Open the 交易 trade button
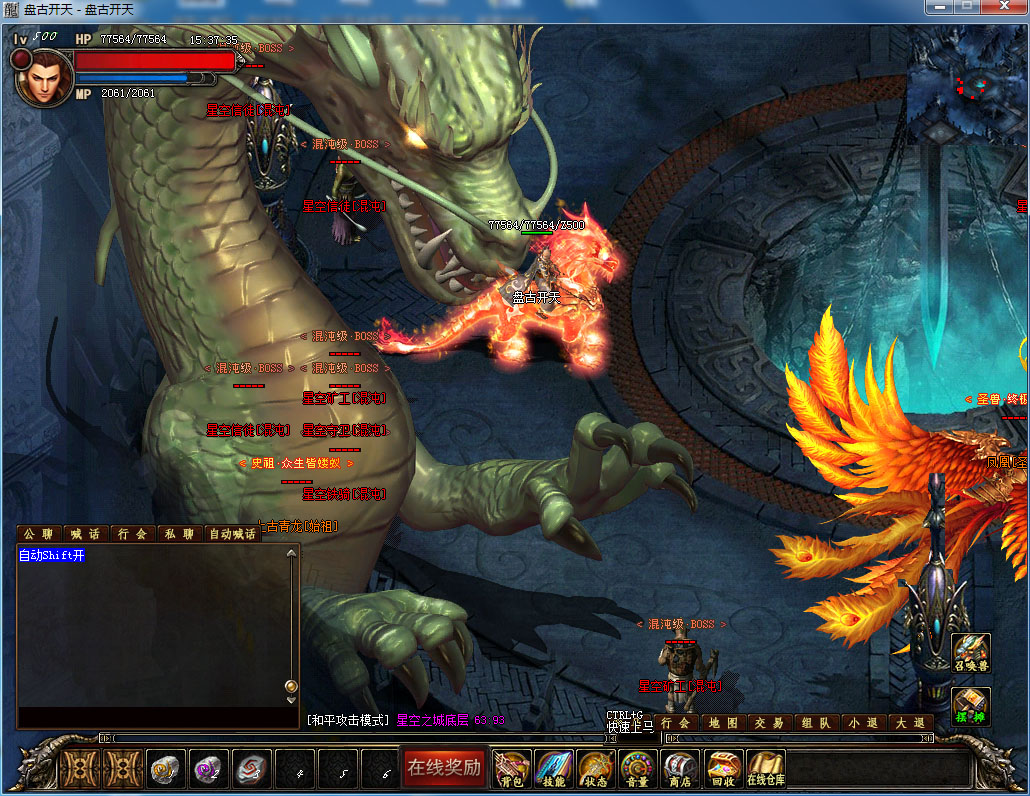The height and width of the screenshot is (796, 1030). pyautogui.click(x=768, y=722)
